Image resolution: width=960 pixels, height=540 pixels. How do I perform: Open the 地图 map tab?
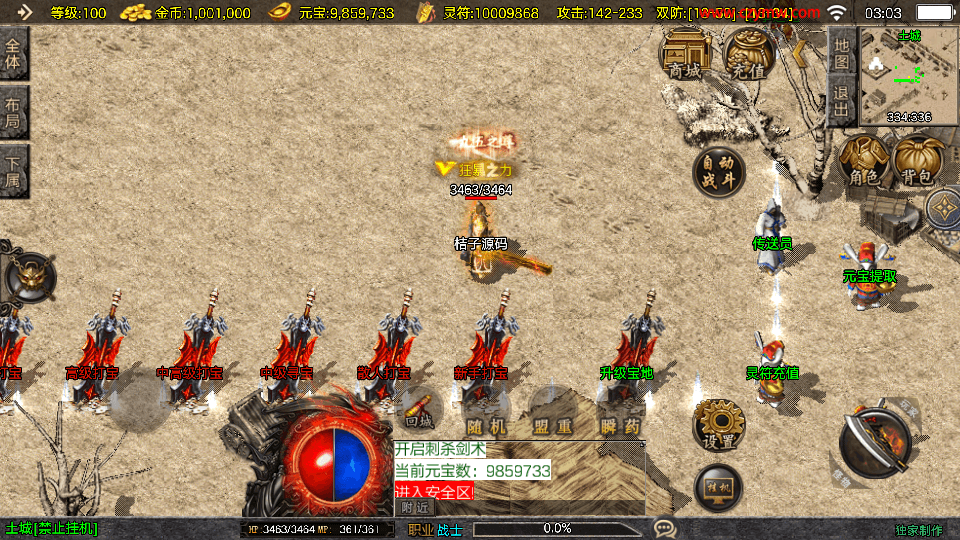coord(842,53)
